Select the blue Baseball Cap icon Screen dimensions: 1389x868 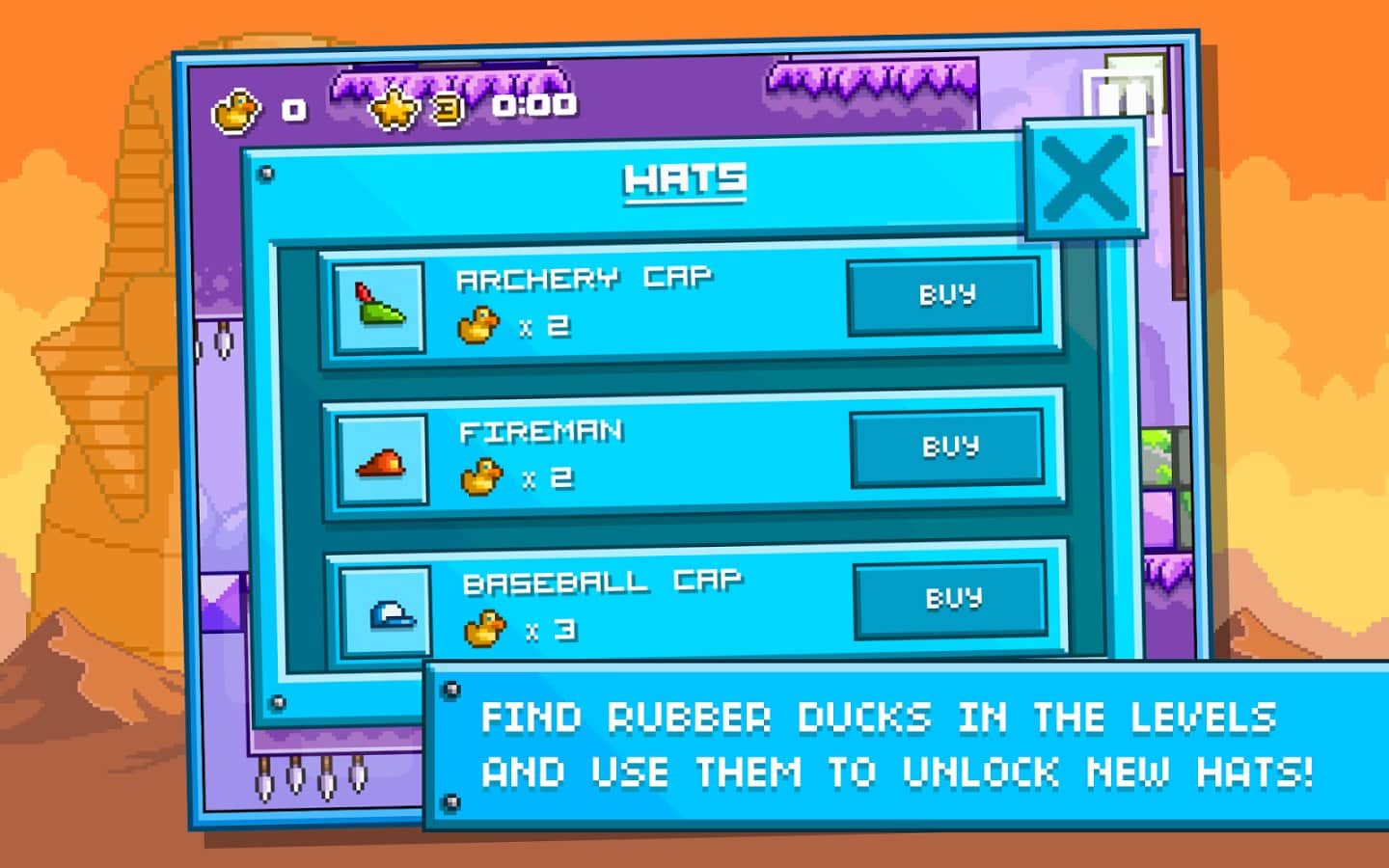(386, 611)
